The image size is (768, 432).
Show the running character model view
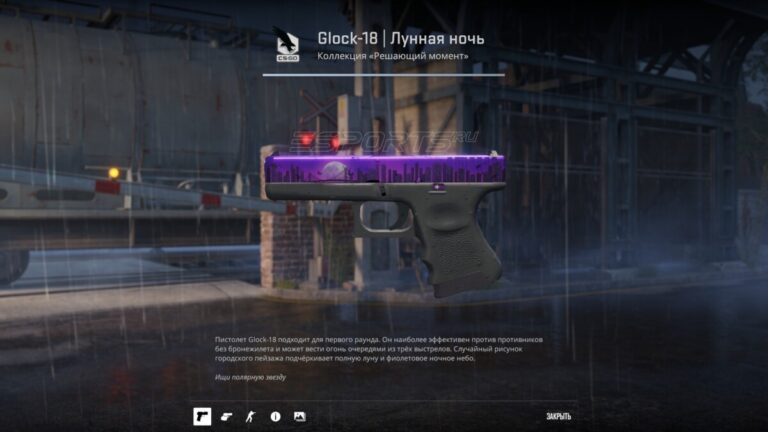pyautogui.click(x=250, y=415)
